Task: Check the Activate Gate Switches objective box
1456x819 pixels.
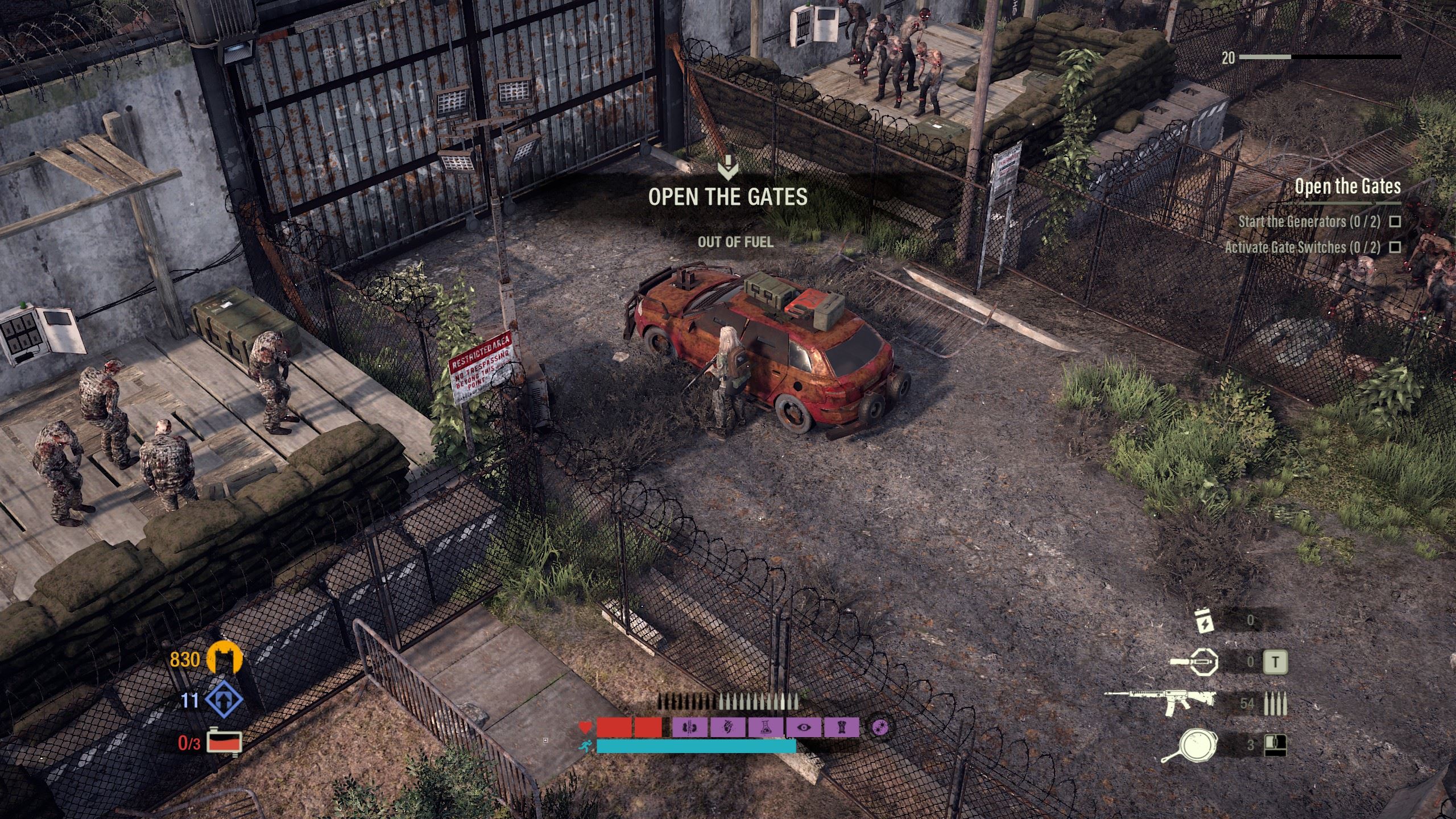Action: coord(1393,249)
